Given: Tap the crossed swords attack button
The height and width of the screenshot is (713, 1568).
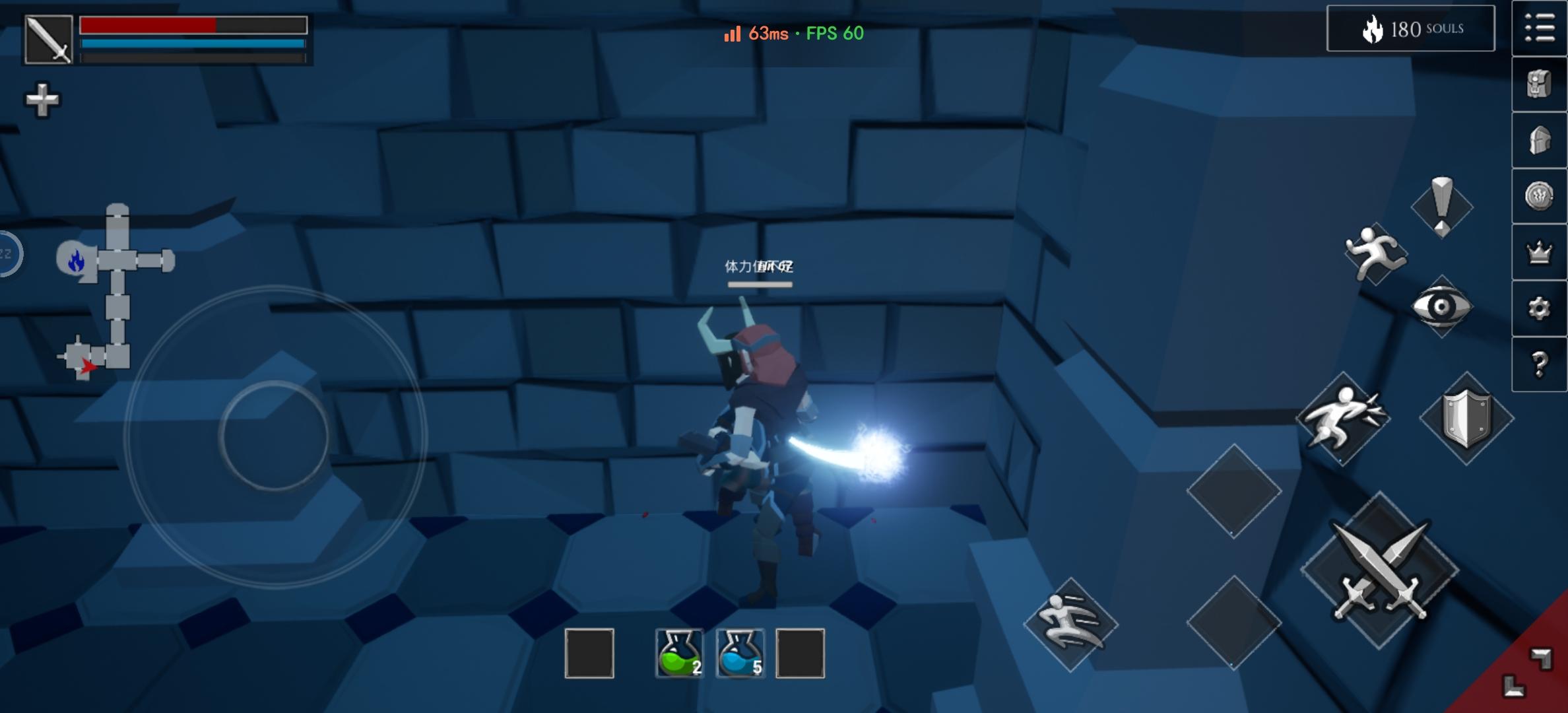Looking at the screenshot, I should pyautogui.click(x=1379, y=570).
